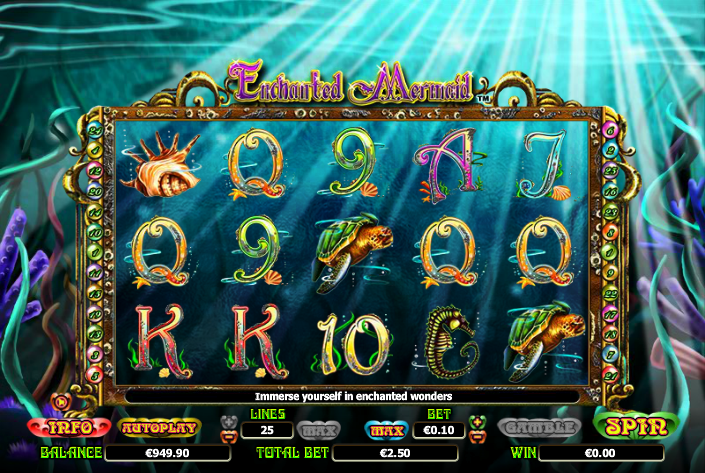This screenshot has height=473, width=705.
Task: Start Autoplay spins
Action: pyautogui.click(x=160, y=427)
